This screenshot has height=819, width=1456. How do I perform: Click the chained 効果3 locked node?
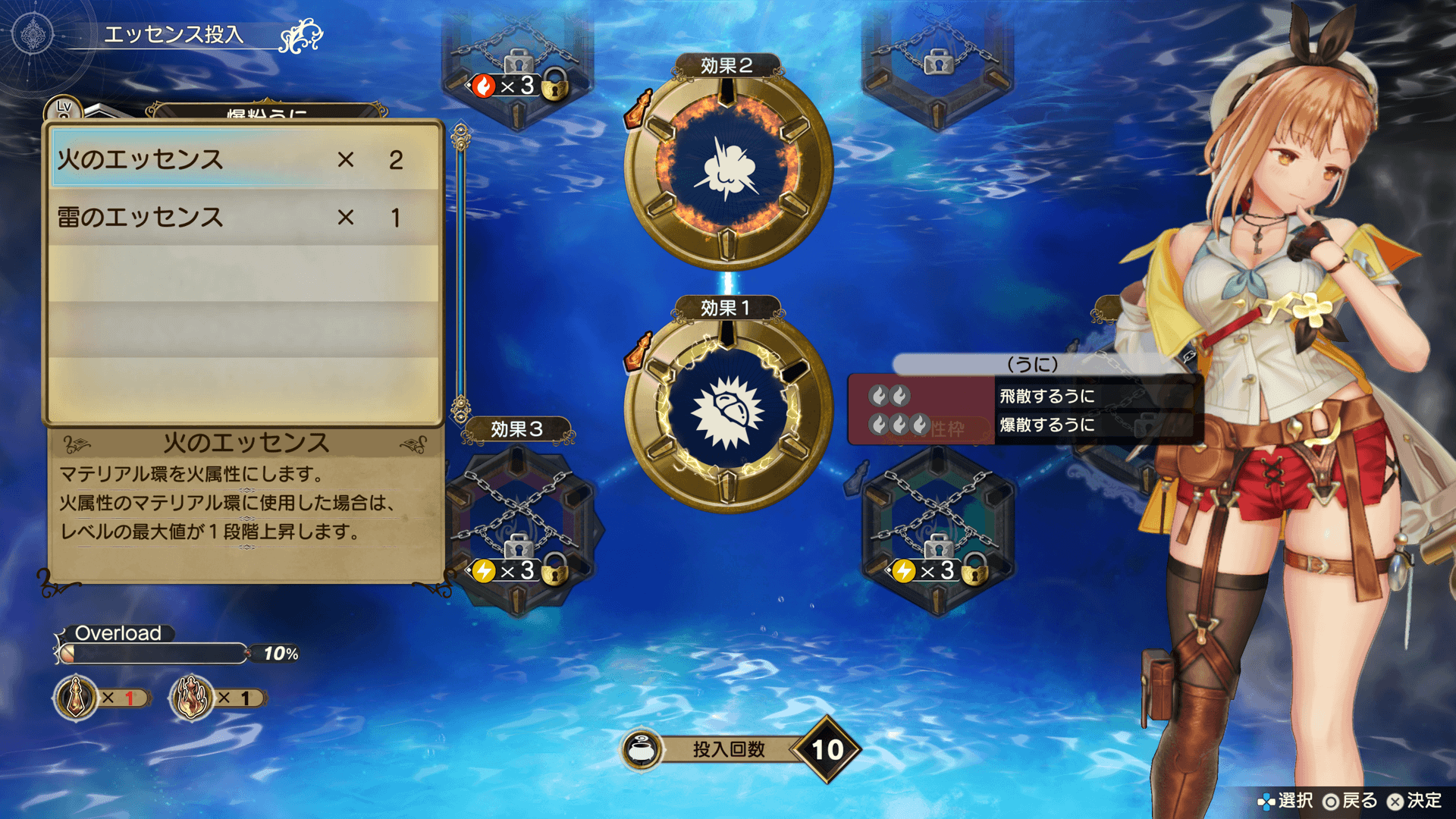coord(519,523)
